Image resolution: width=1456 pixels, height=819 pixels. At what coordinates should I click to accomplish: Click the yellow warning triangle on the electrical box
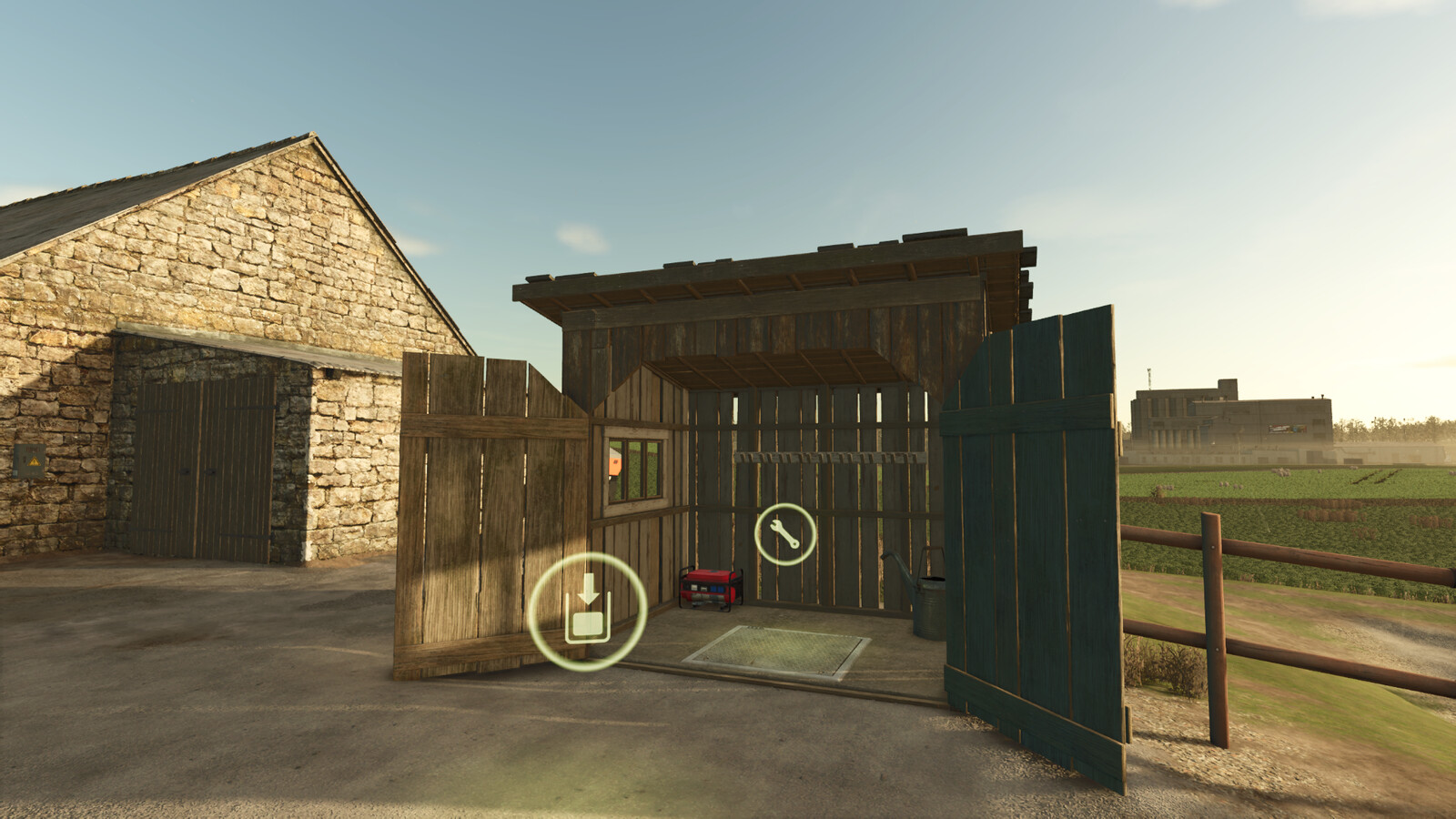pyautogui.click(x=35, y=461)
